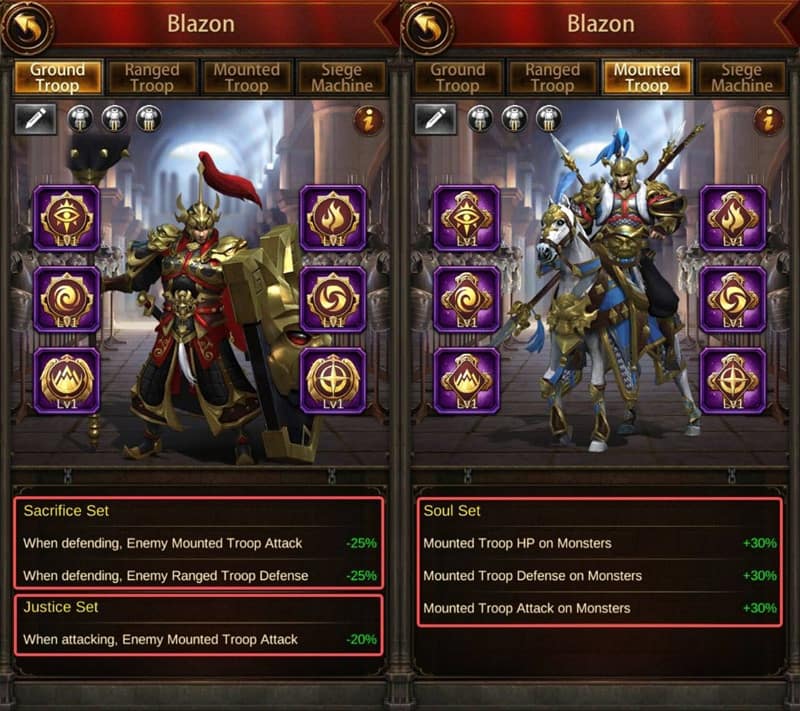
Task: Pick the compass star blazon beside the horse rider
Action: pyautogui.click(x=733, y=380)
